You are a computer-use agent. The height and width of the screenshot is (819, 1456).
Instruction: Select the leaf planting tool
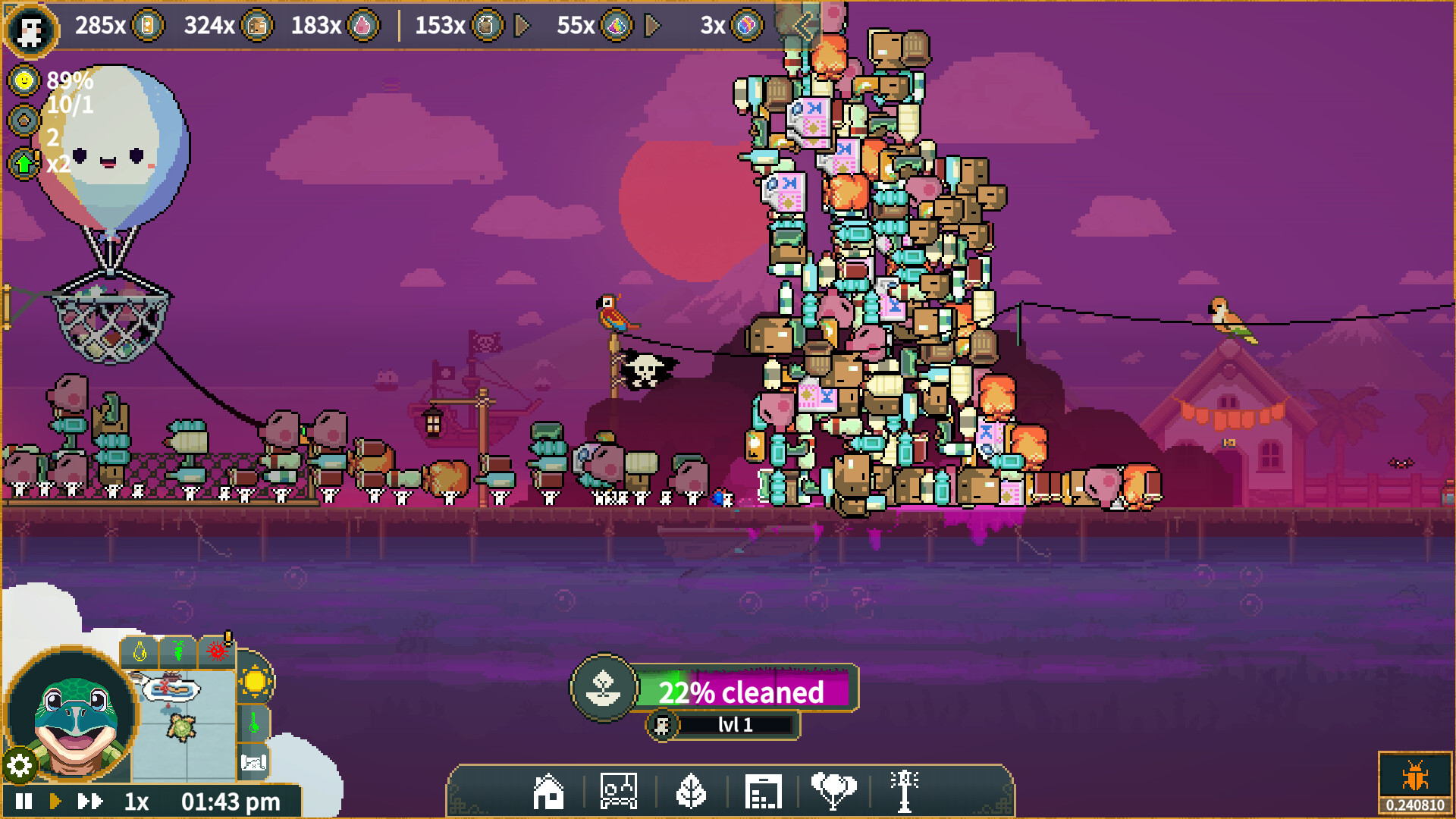coord(692,790)
